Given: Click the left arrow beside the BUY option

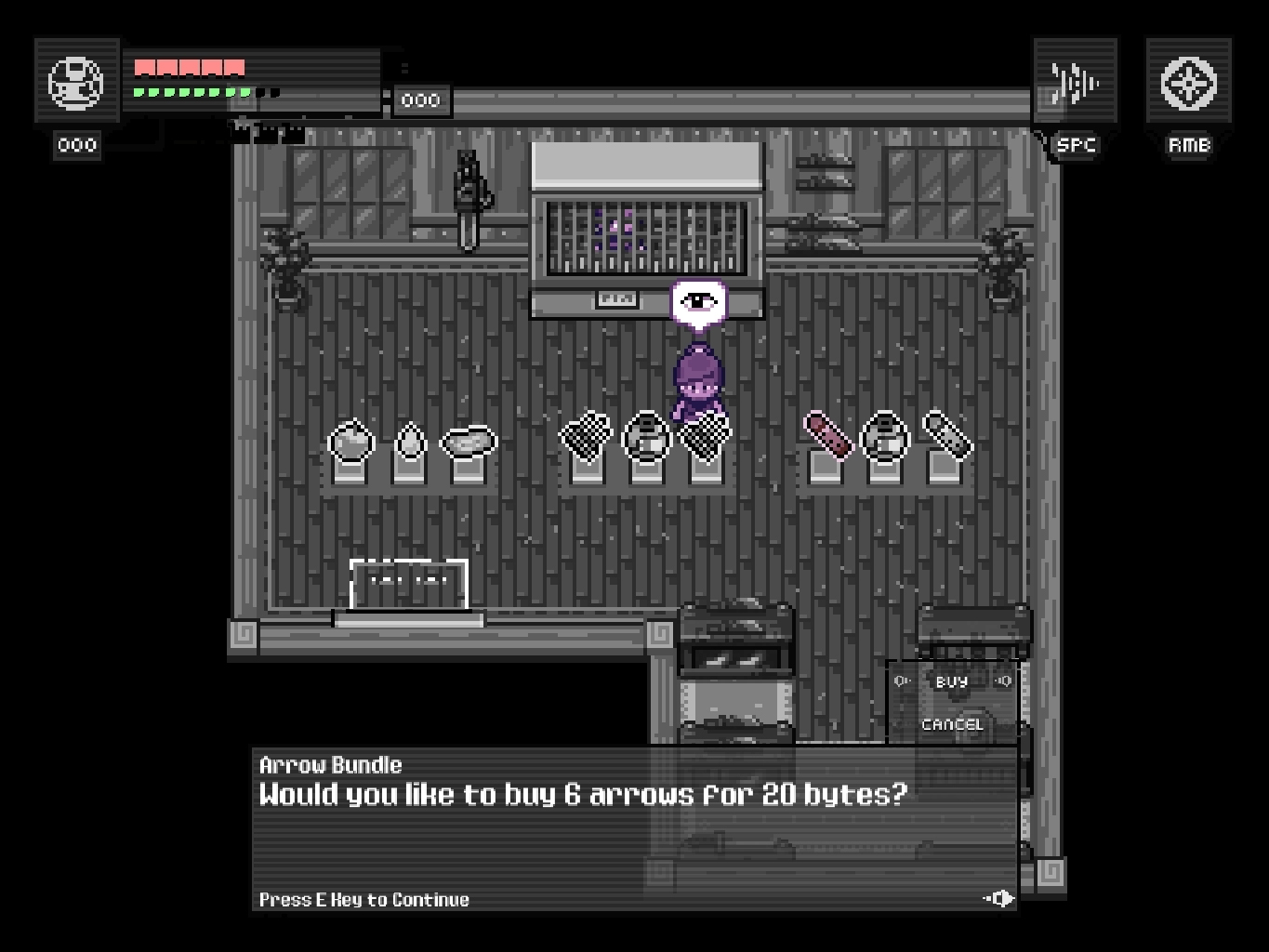Looking at the screenshot, I should (901, 680).
